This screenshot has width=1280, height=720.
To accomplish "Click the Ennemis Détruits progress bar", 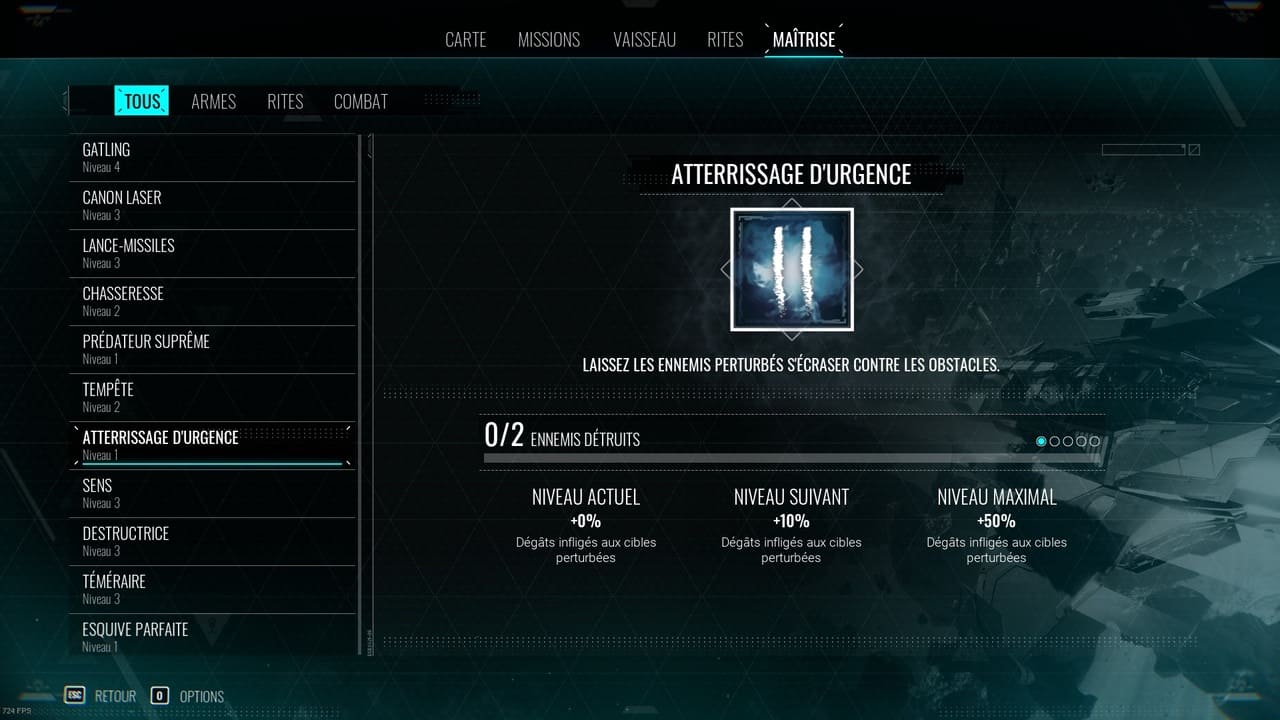I will coord(790,456).
